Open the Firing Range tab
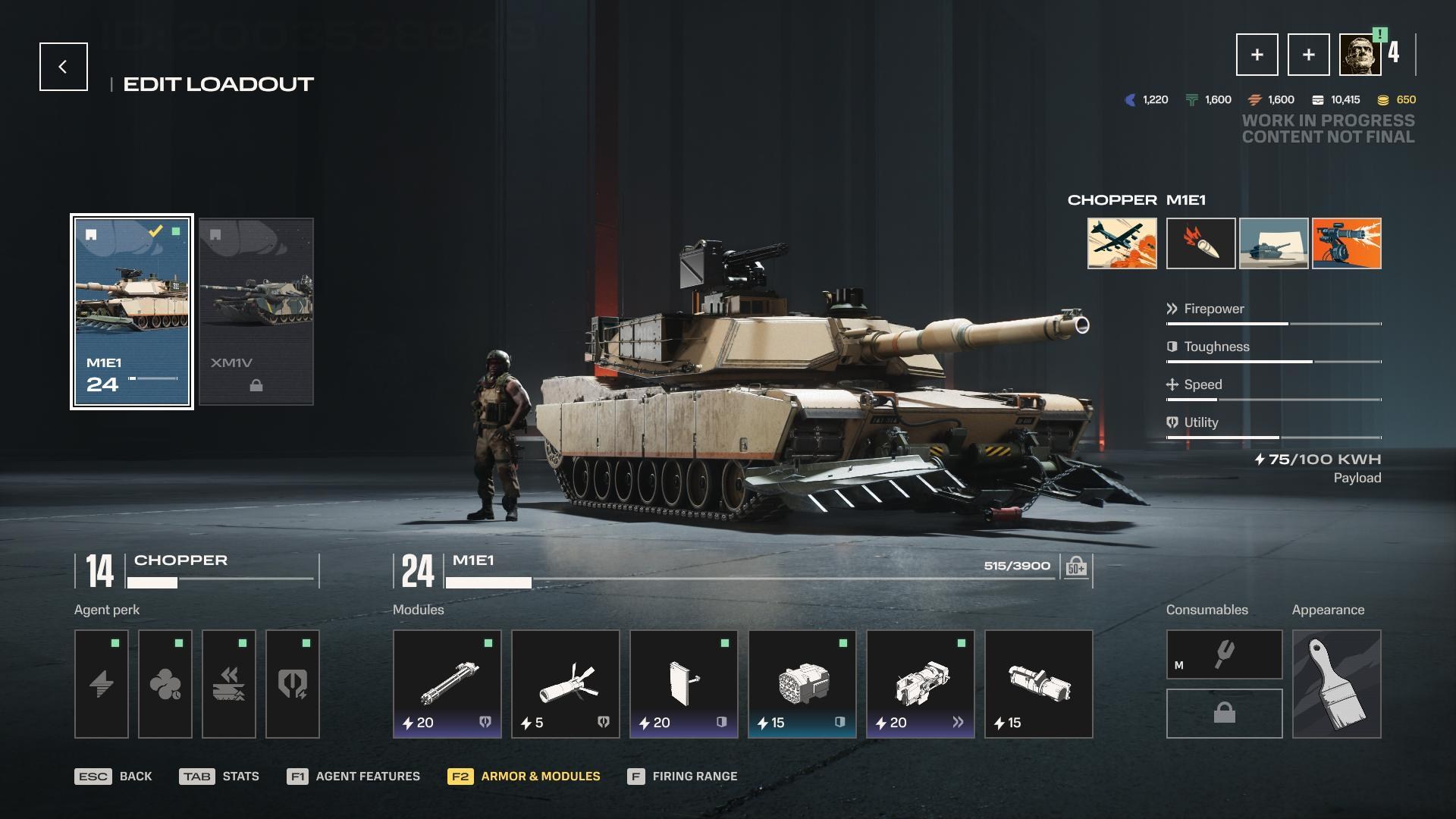Viewport: 1456px width, 819px height. [x=682, y=776]
